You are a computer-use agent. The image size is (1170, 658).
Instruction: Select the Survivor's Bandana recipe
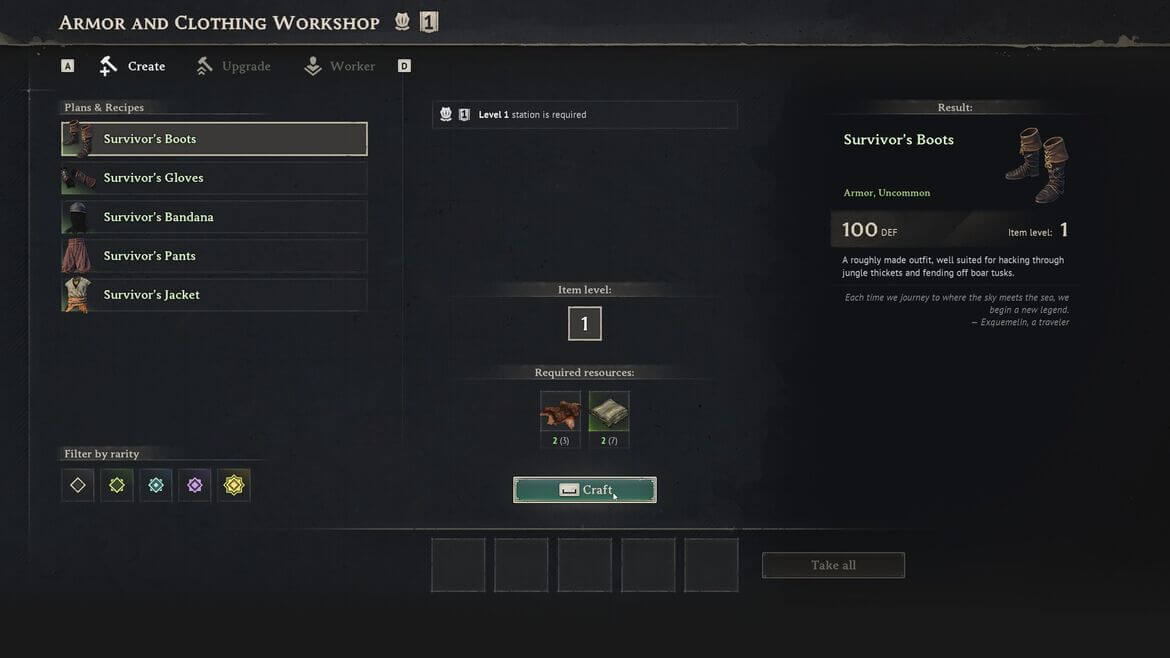coord(214,217)
